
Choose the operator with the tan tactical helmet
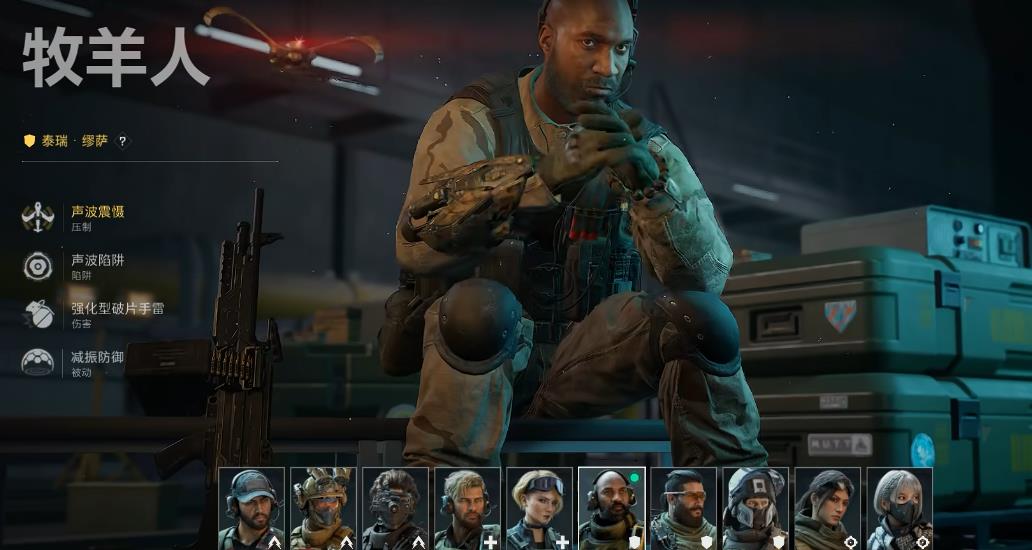tap(322, 508)
